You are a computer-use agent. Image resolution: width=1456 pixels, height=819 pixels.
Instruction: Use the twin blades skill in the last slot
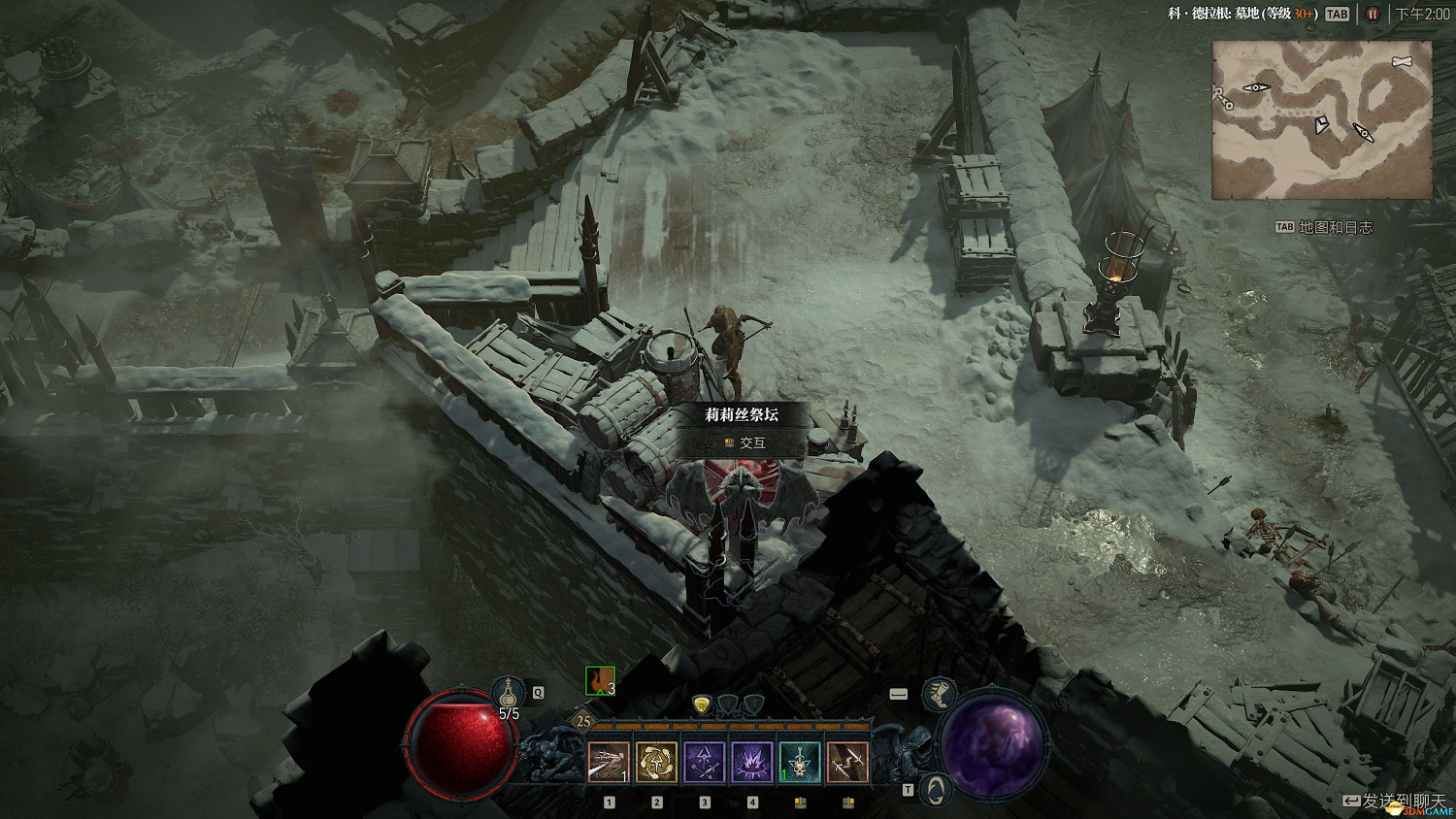[x=846, y=762]
